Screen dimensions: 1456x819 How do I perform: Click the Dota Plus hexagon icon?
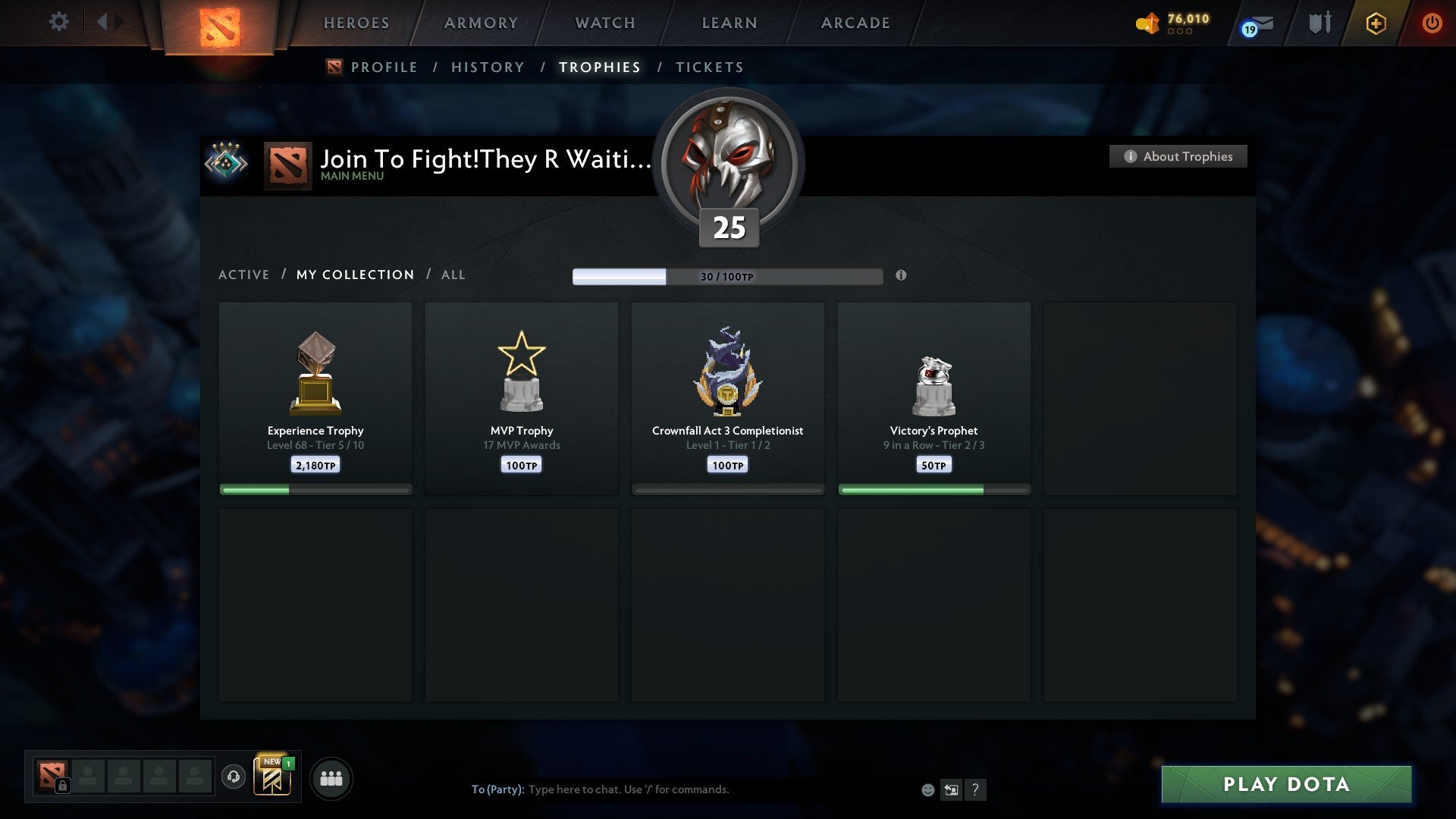pos(1375,23)
